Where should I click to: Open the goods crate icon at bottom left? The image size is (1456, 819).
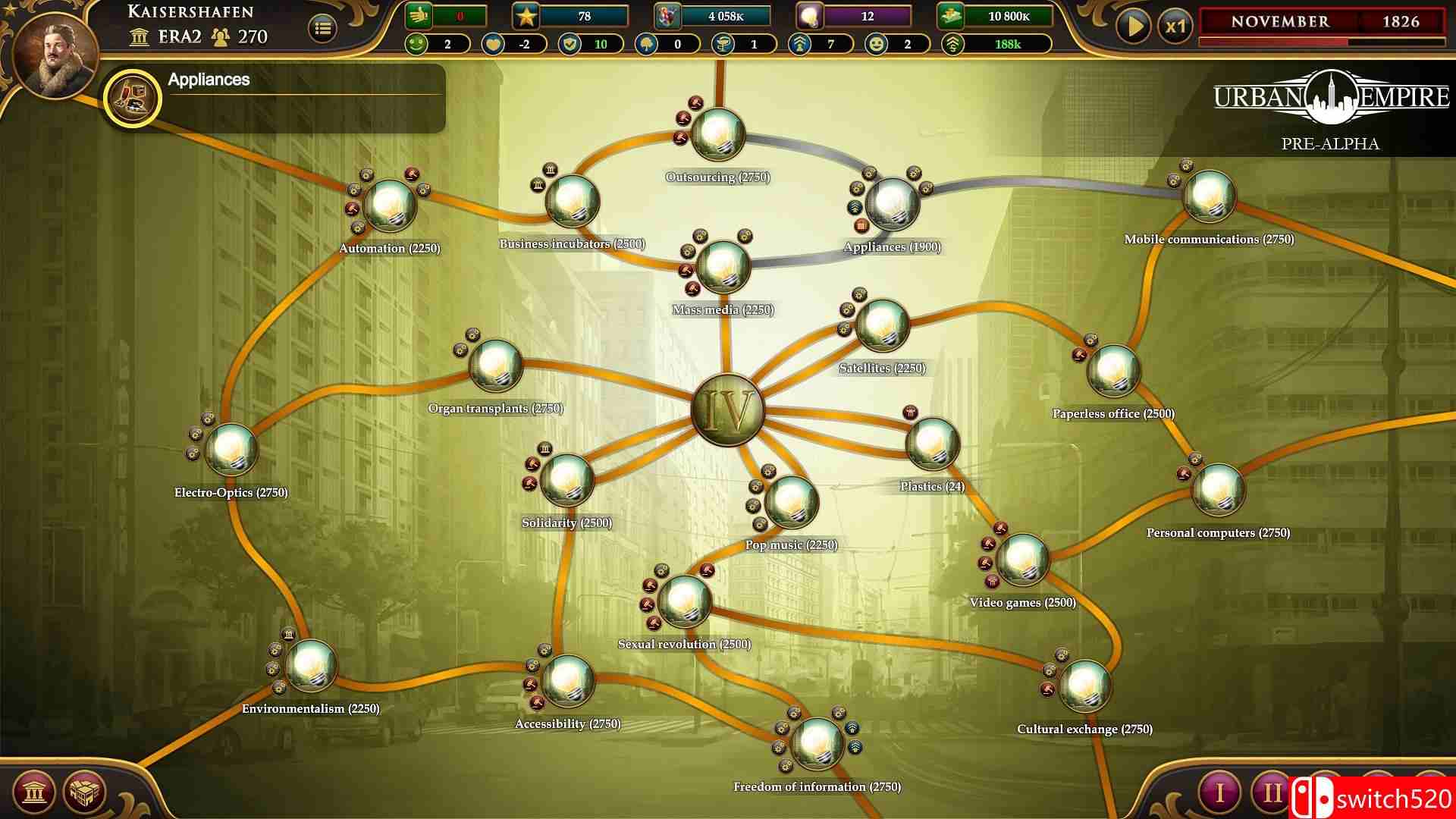(x=85, y=789)
